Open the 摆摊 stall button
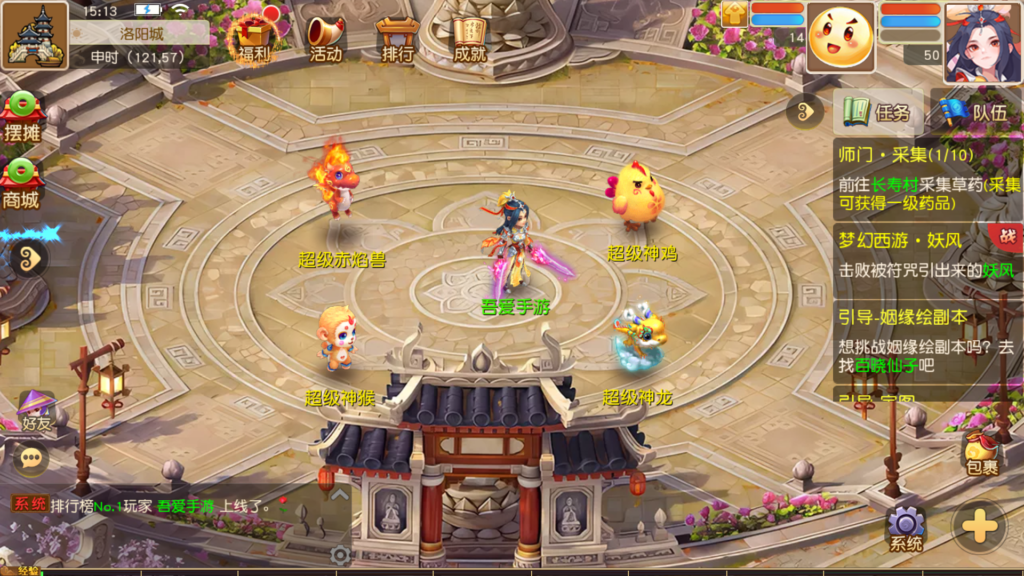Viewport: 1024px width, 576px height. pyautogui.click(x=21, y=118)
